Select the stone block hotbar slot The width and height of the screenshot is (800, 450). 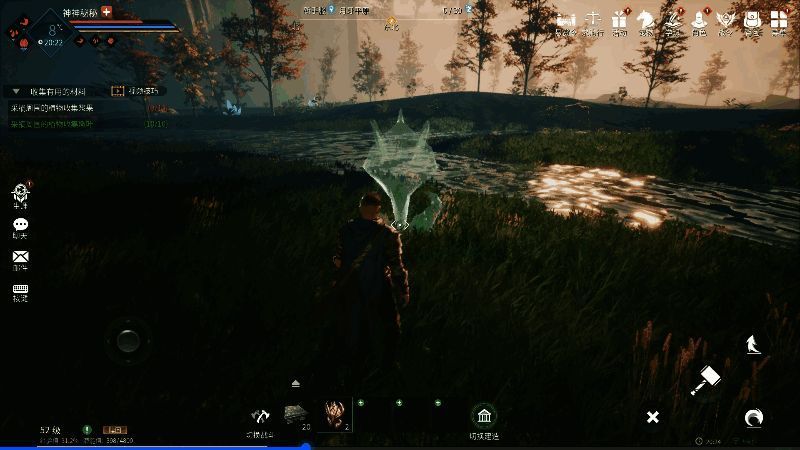click(296, 414)
